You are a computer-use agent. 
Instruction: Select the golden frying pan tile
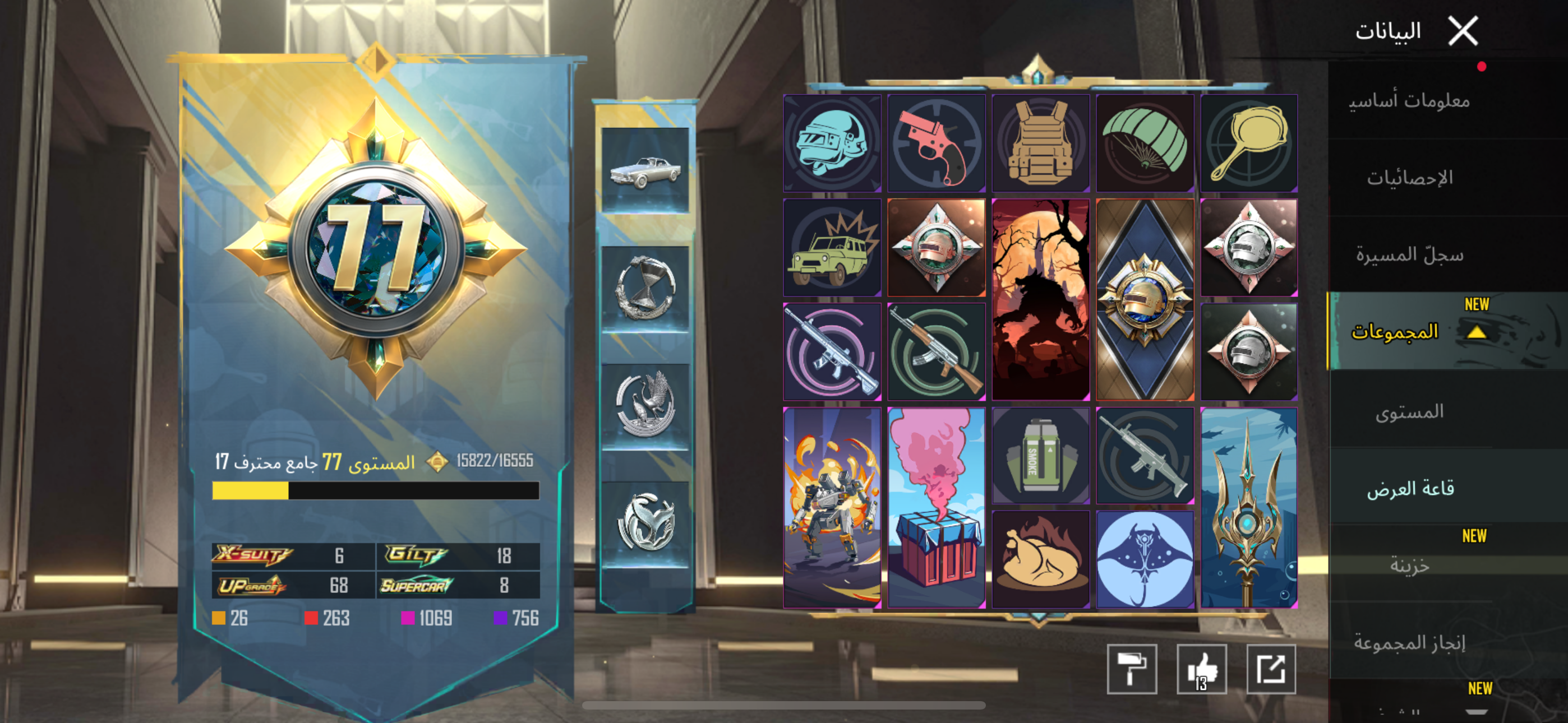[1249, 143]
